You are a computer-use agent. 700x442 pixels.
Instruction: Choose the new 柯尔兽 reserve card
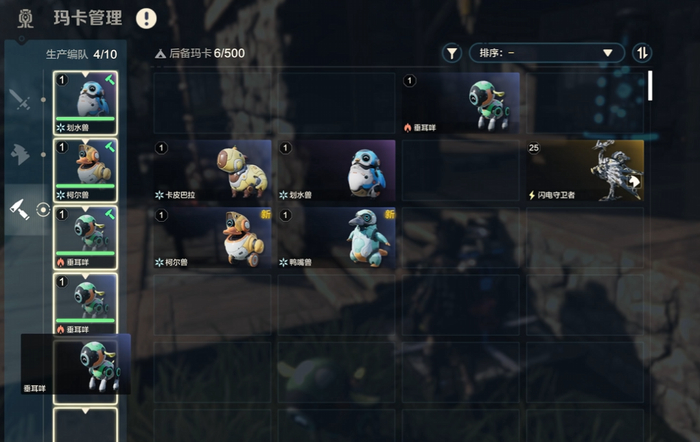[x=213, y=237]
